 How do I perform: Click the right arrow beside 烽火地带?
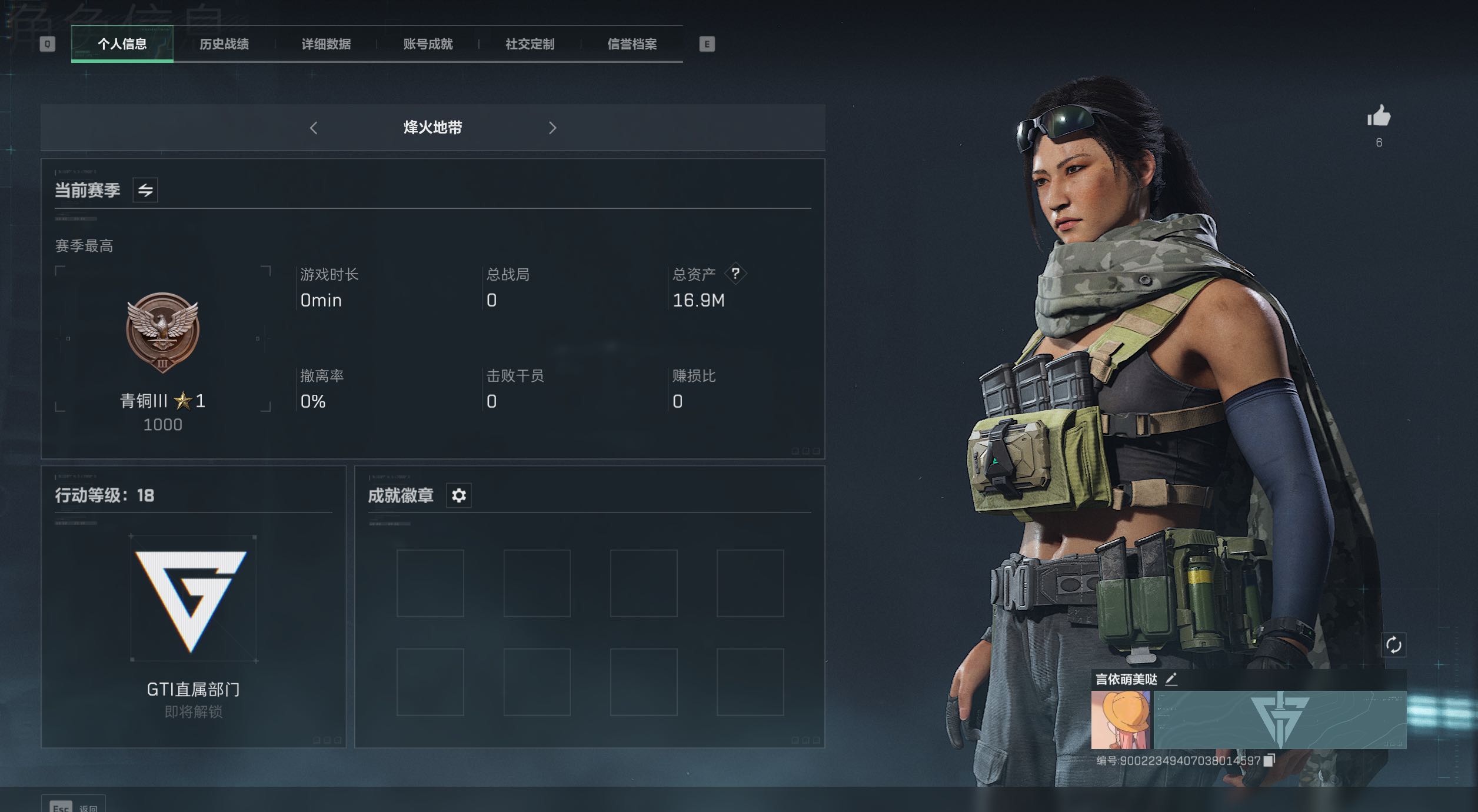click(x=552, y=128)
